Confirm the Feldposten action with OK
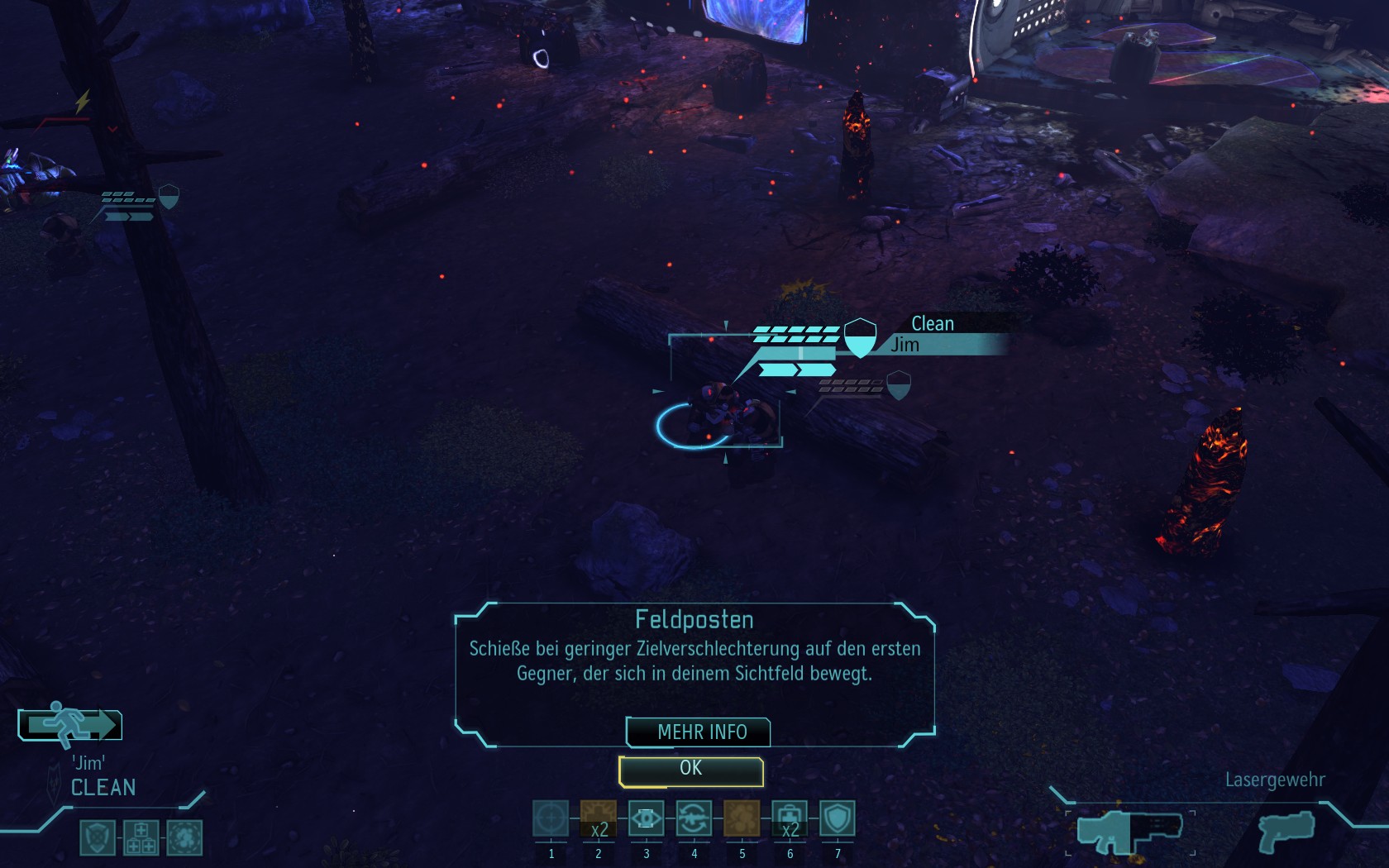Viewport: 1389px width, 868px height. [x=691, y=770]
